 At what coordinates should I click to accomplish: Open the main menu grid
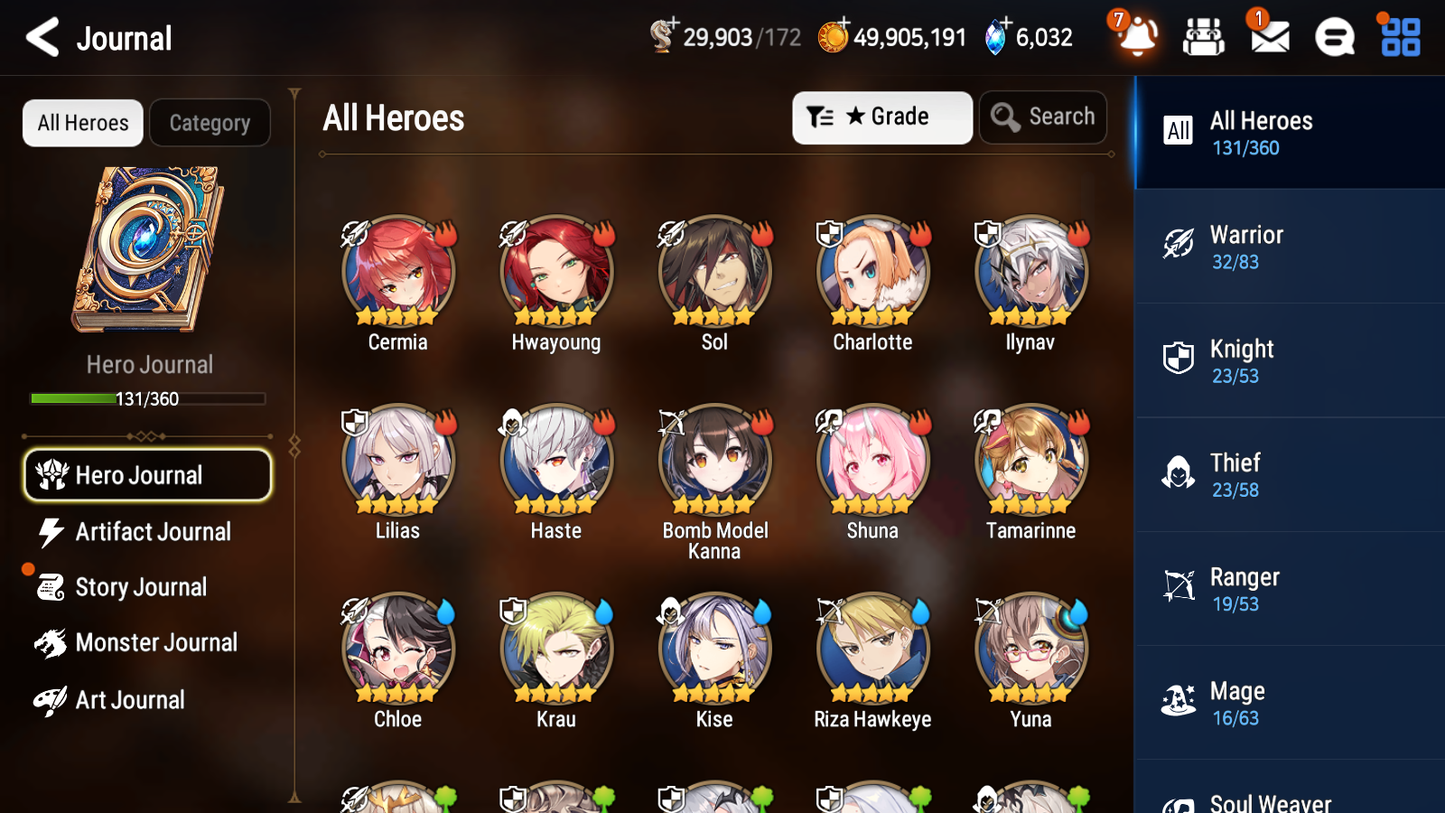click(x=1398, y=36)
